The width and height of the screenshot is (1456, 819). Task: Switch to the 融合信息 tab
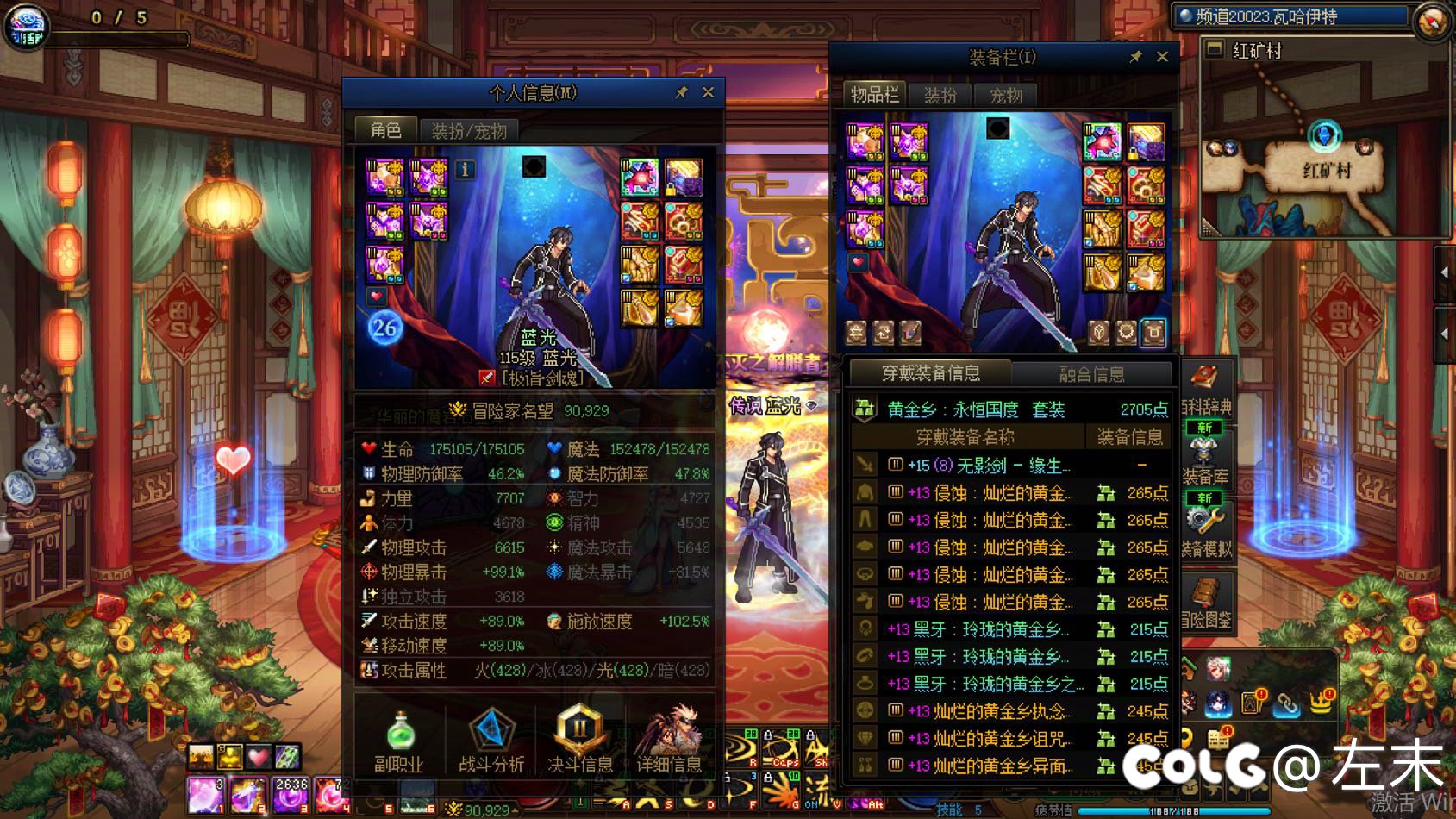[1091, 373]
